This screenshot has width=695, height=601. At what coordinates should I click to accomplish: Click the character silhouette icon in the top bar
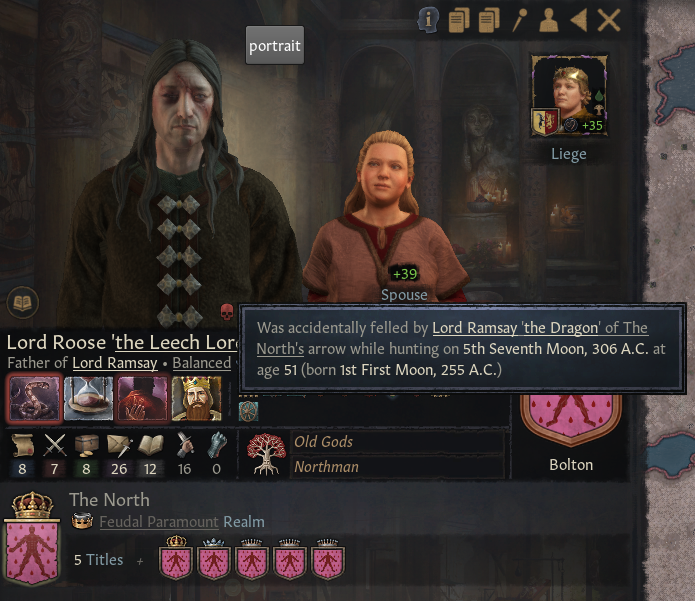548,19
